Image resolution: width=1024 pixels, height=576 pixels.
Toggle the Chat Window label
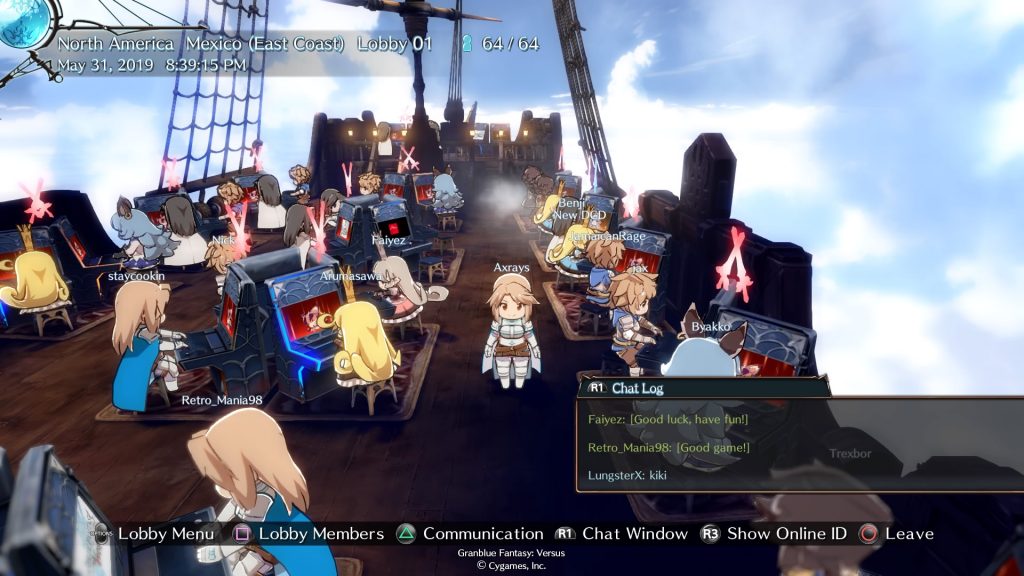634,534
